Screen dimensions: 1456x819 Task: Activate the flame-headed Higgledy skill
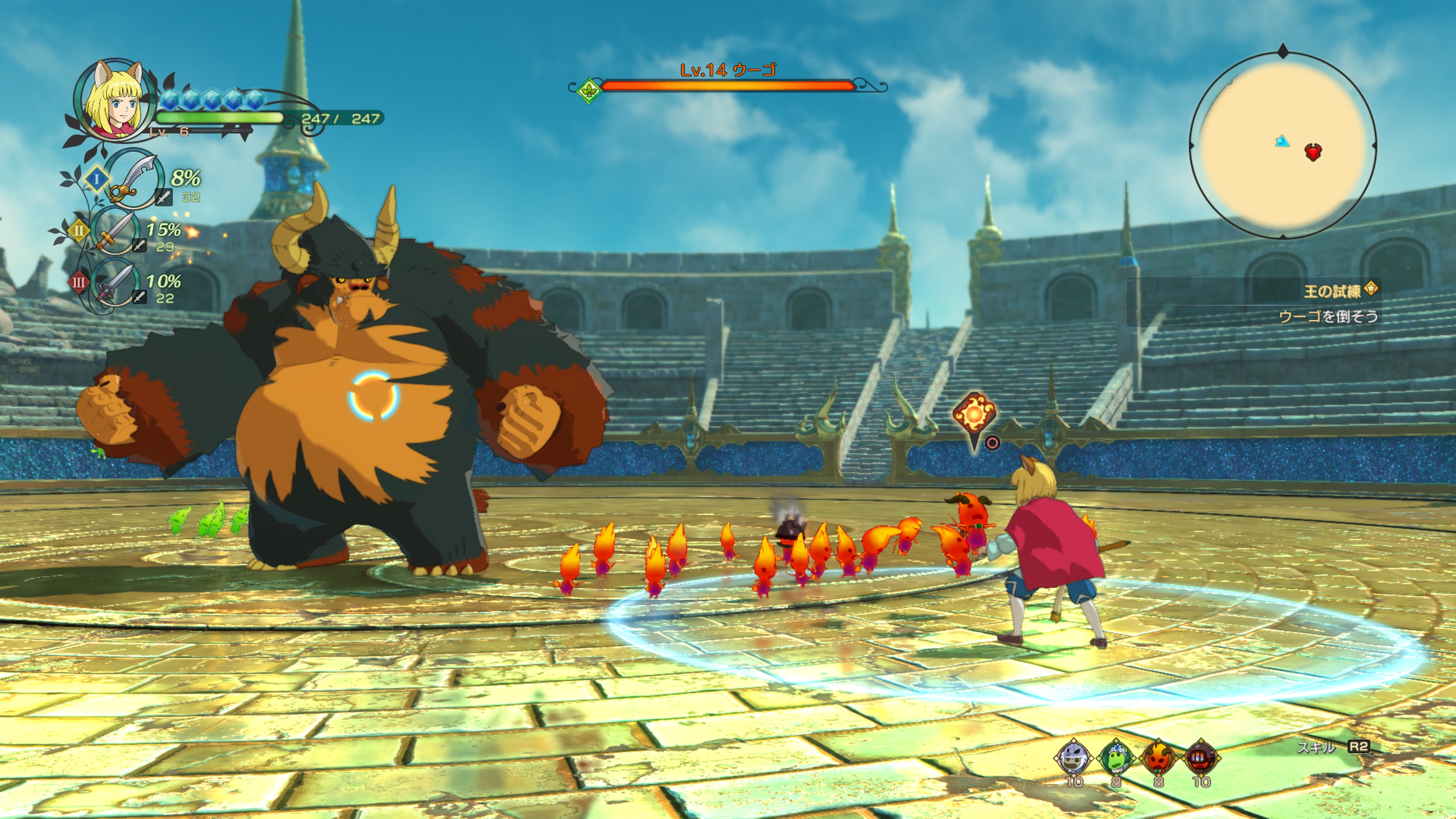click(1158, 758)
